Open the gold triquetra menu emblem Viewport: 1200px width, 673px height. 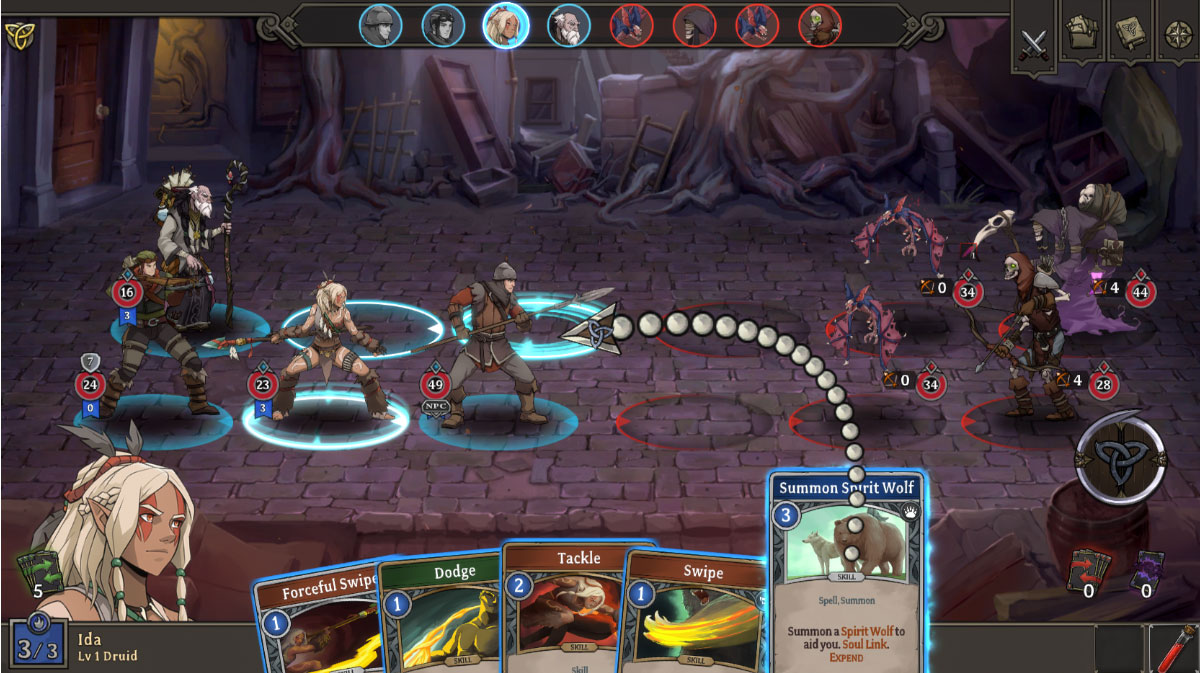click(18, 36)
